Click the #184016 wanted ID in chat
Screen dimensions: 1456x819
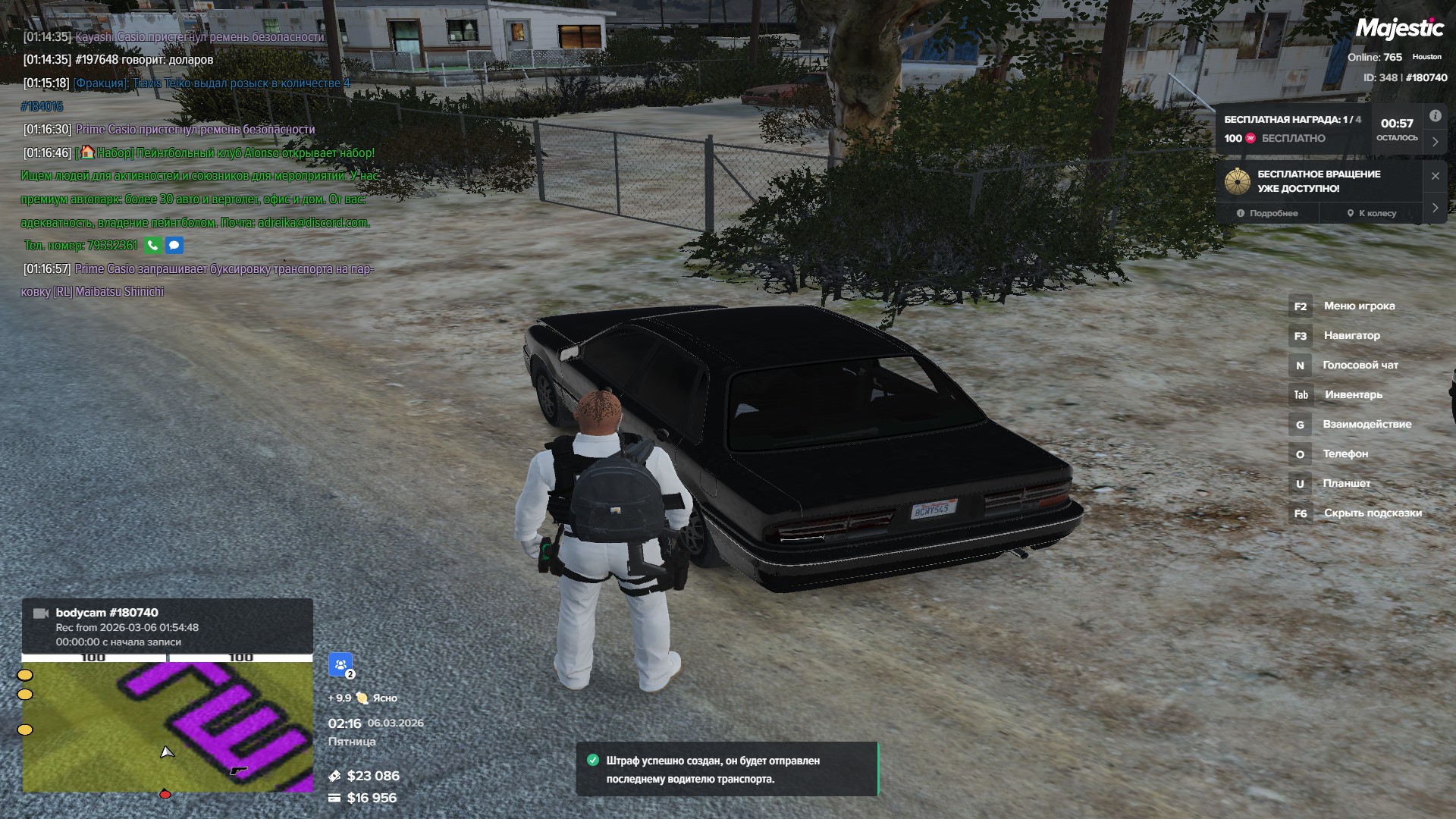click(x=42, y=107)
